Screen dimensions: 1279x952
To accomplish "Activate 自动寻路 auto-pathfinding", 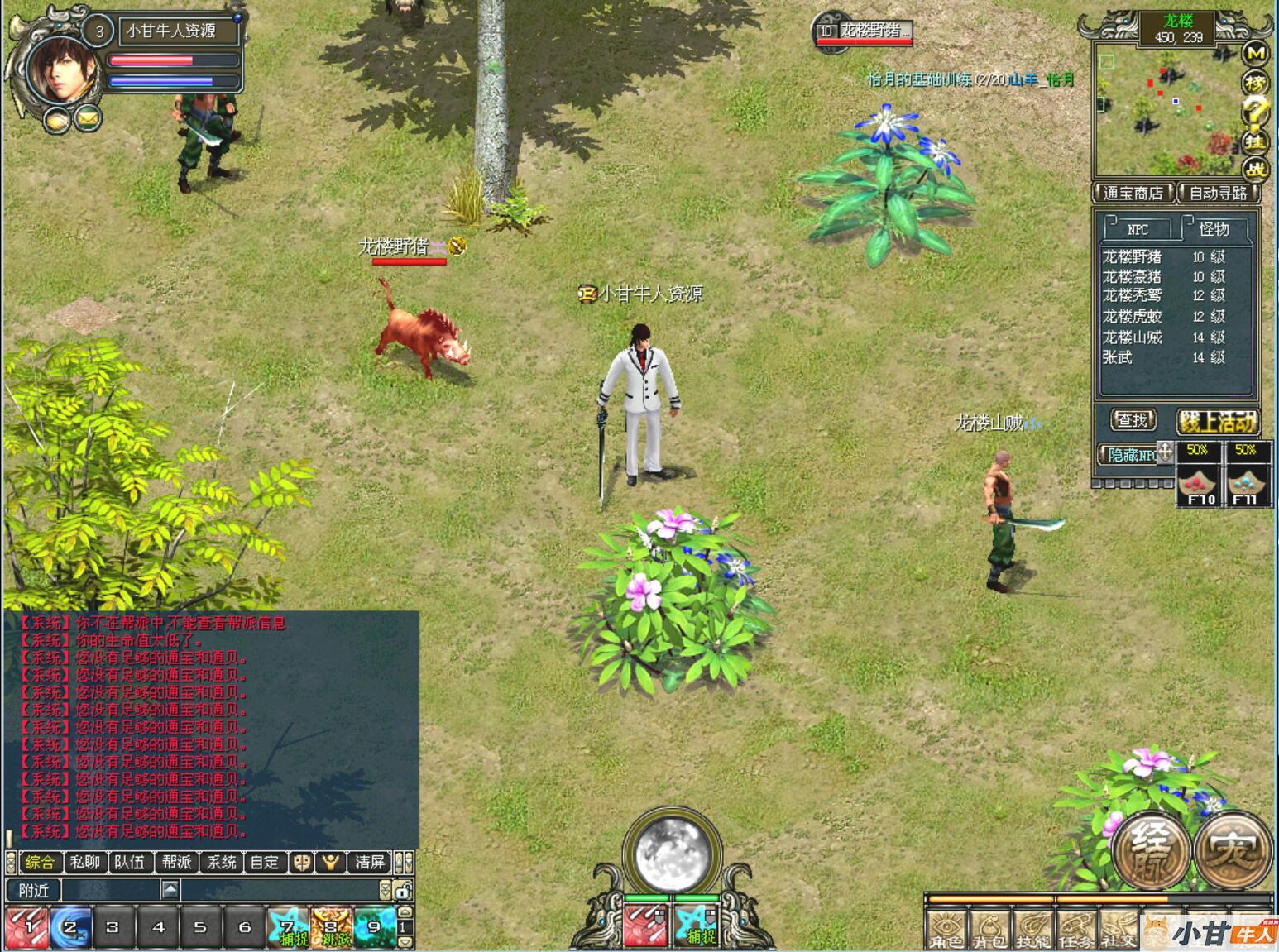I will pos(1218,194).
